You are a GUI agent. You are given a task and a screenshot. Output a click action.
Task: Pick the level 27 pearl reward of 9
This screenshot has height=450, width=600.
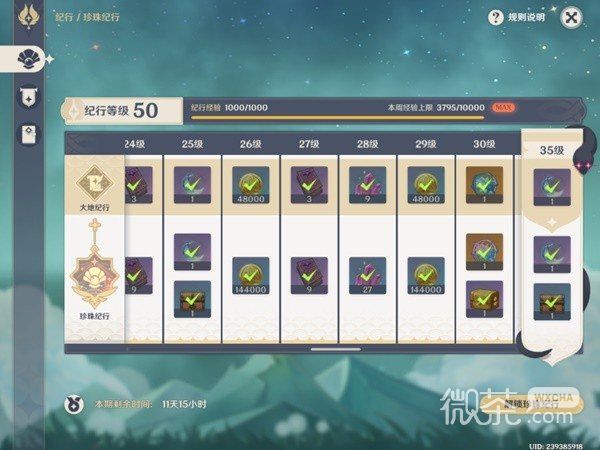coord(309,276)
